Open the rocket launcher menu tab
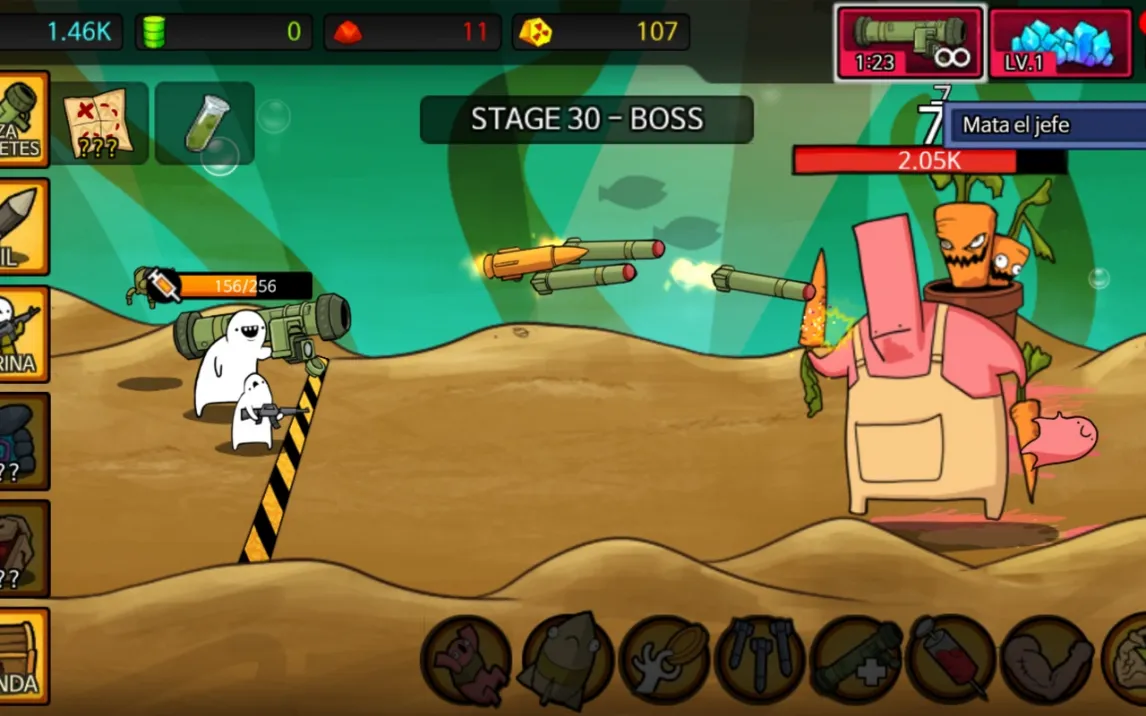Viewport: 1146px width, 716px height. 22,119
